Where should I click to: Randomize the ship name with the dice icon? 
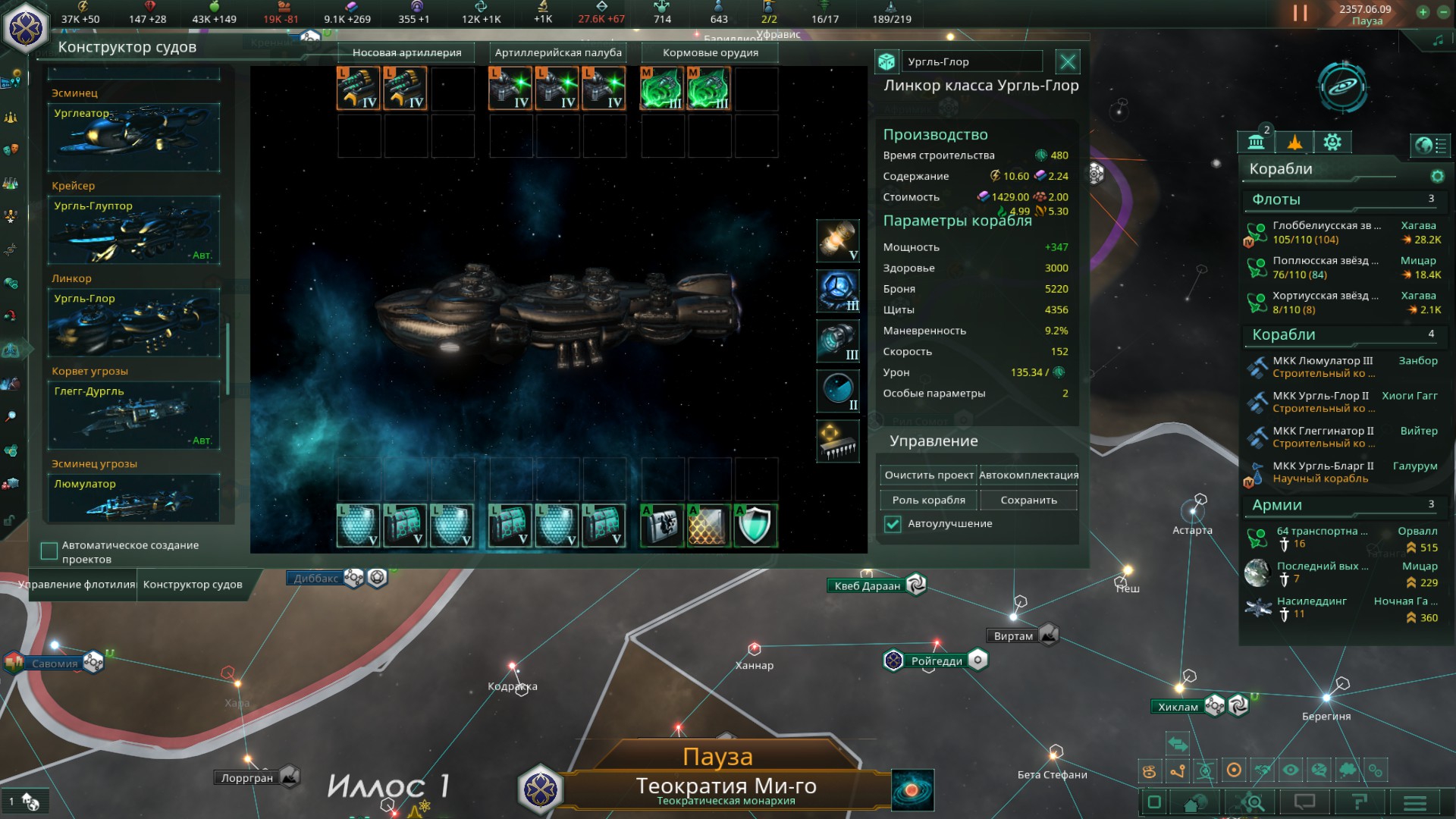coord(886,62)
